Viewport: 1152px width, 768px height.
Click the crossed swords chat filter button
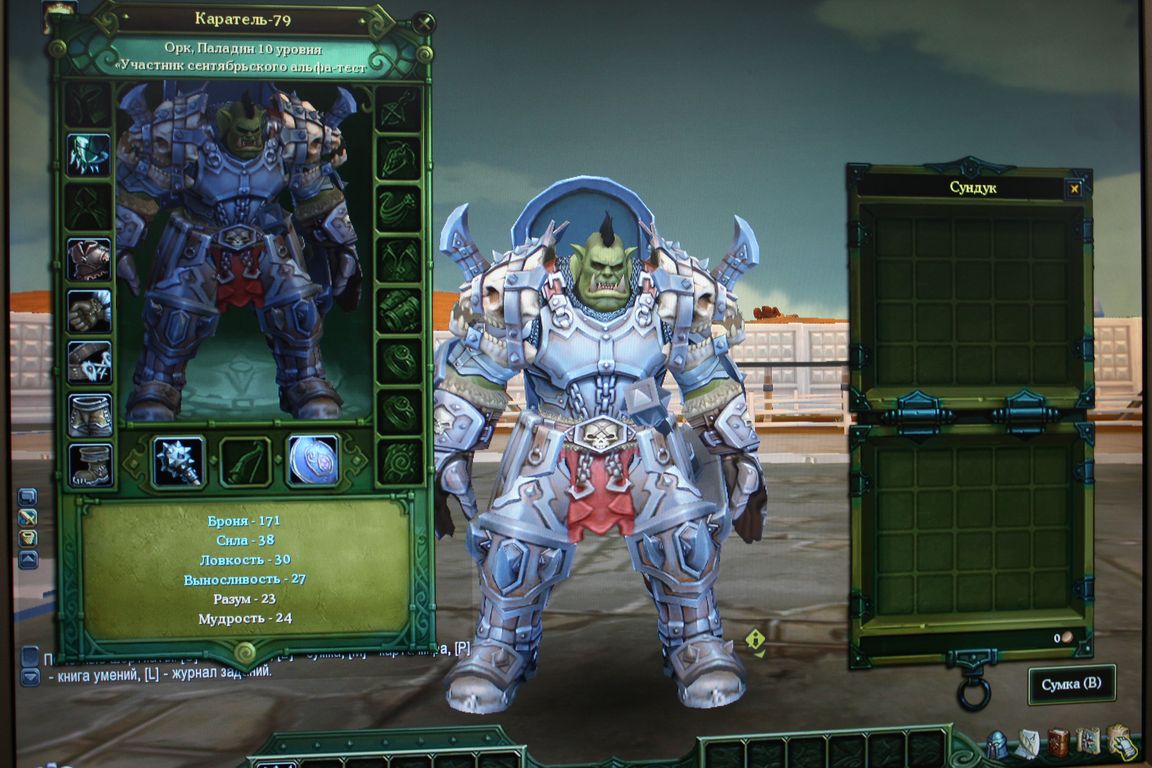click(28, 518)
